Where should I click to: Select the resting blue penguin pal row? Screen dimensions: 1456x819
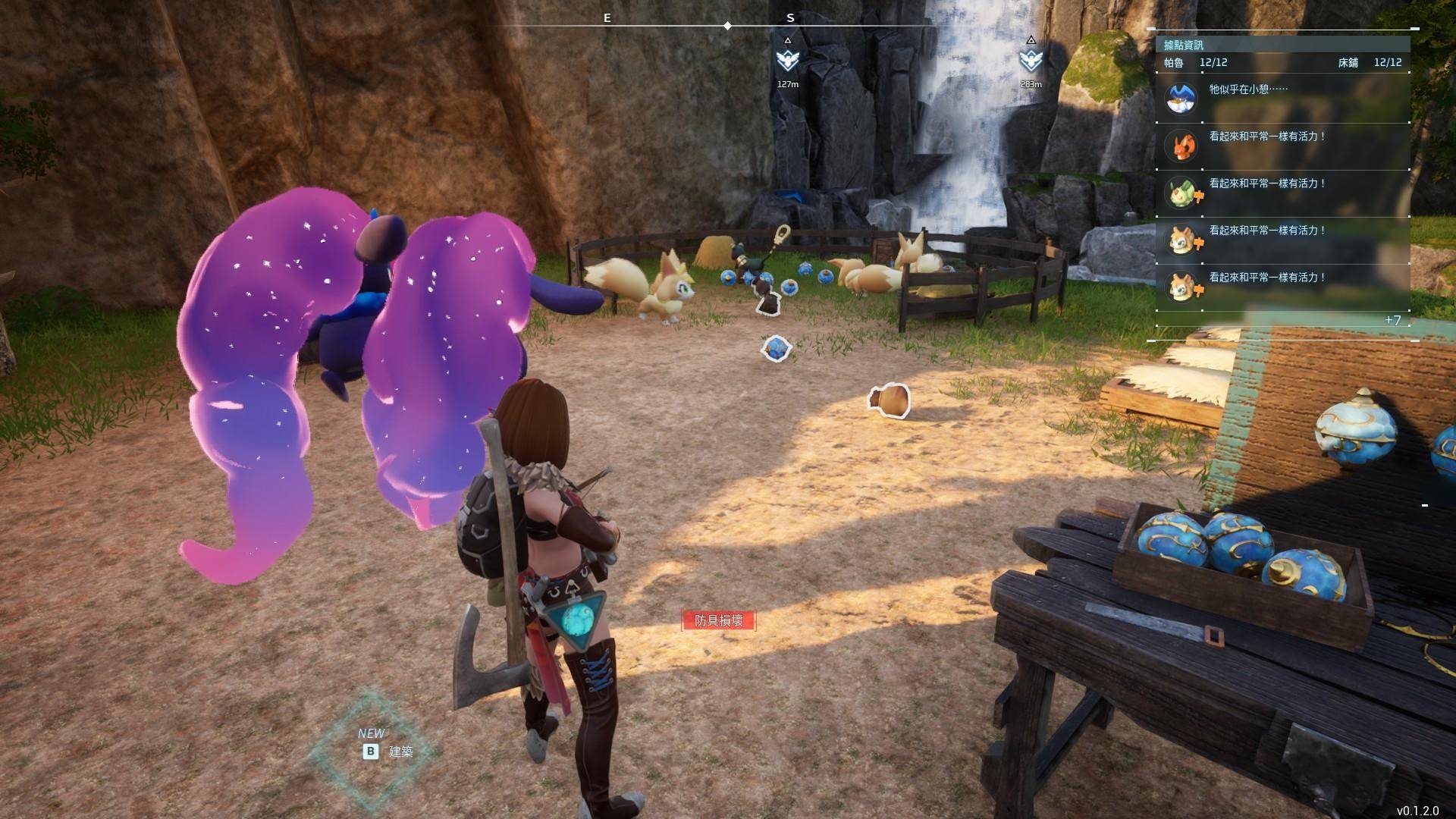(1282, 99)
